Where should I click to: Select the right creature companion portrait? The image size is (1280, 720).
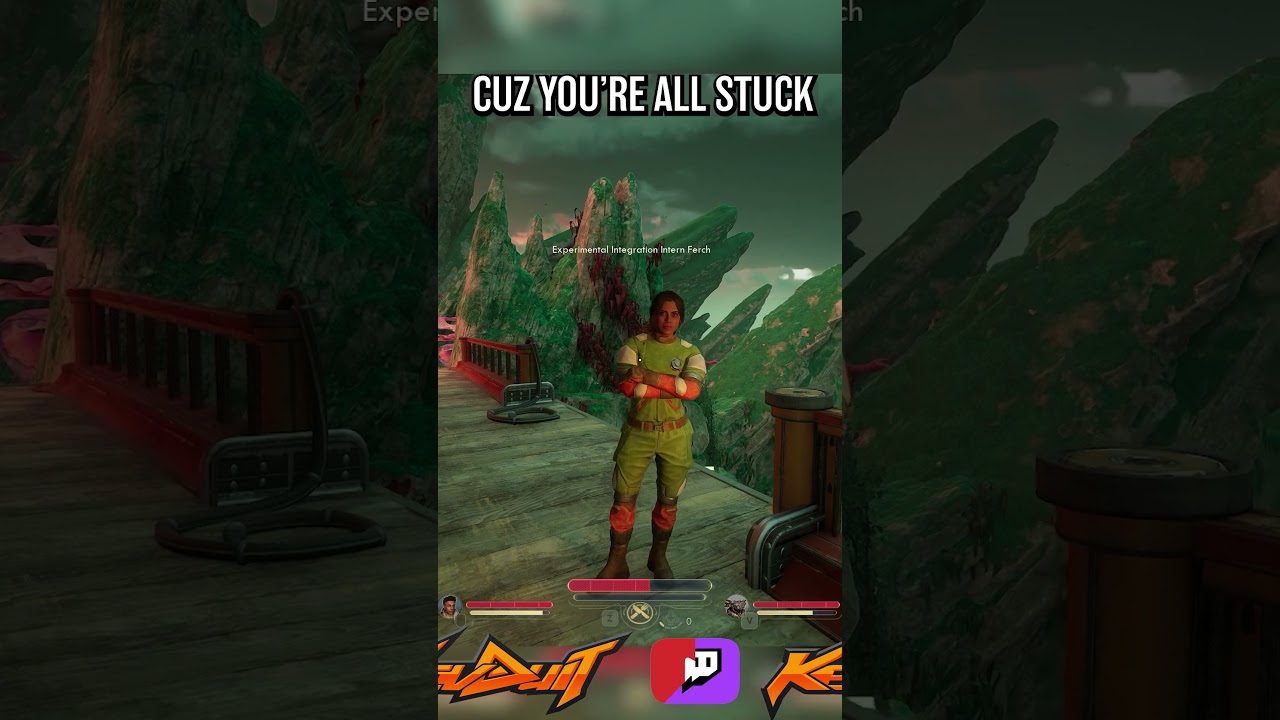tap(736, 605)
